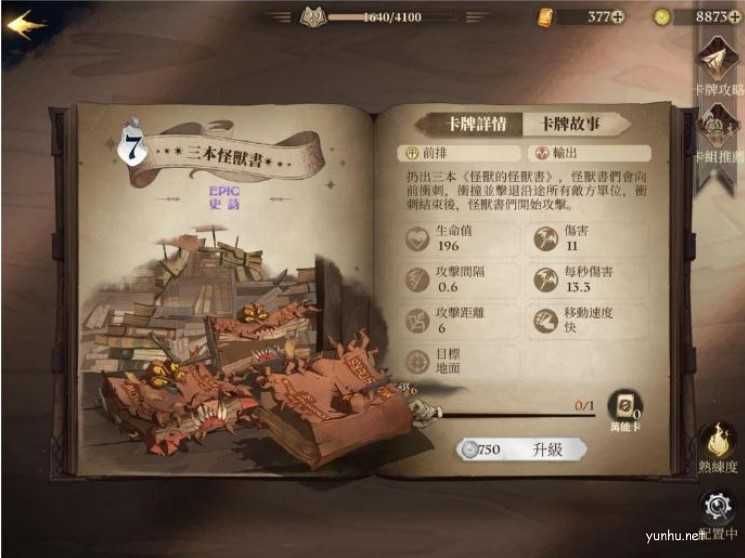Select the 每秒傷害 stat entry
This screenshot has width=745, height=558.
[x=585, y=279]
